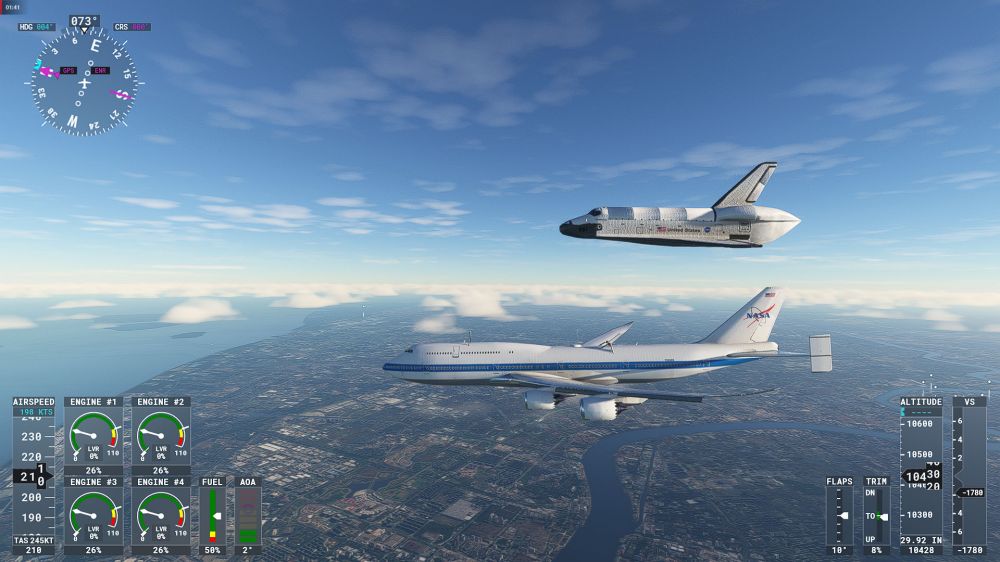Select the TRIM position indicator
Image resolution: width=1000 pixels, height=562 pixels.
[876, 515]
